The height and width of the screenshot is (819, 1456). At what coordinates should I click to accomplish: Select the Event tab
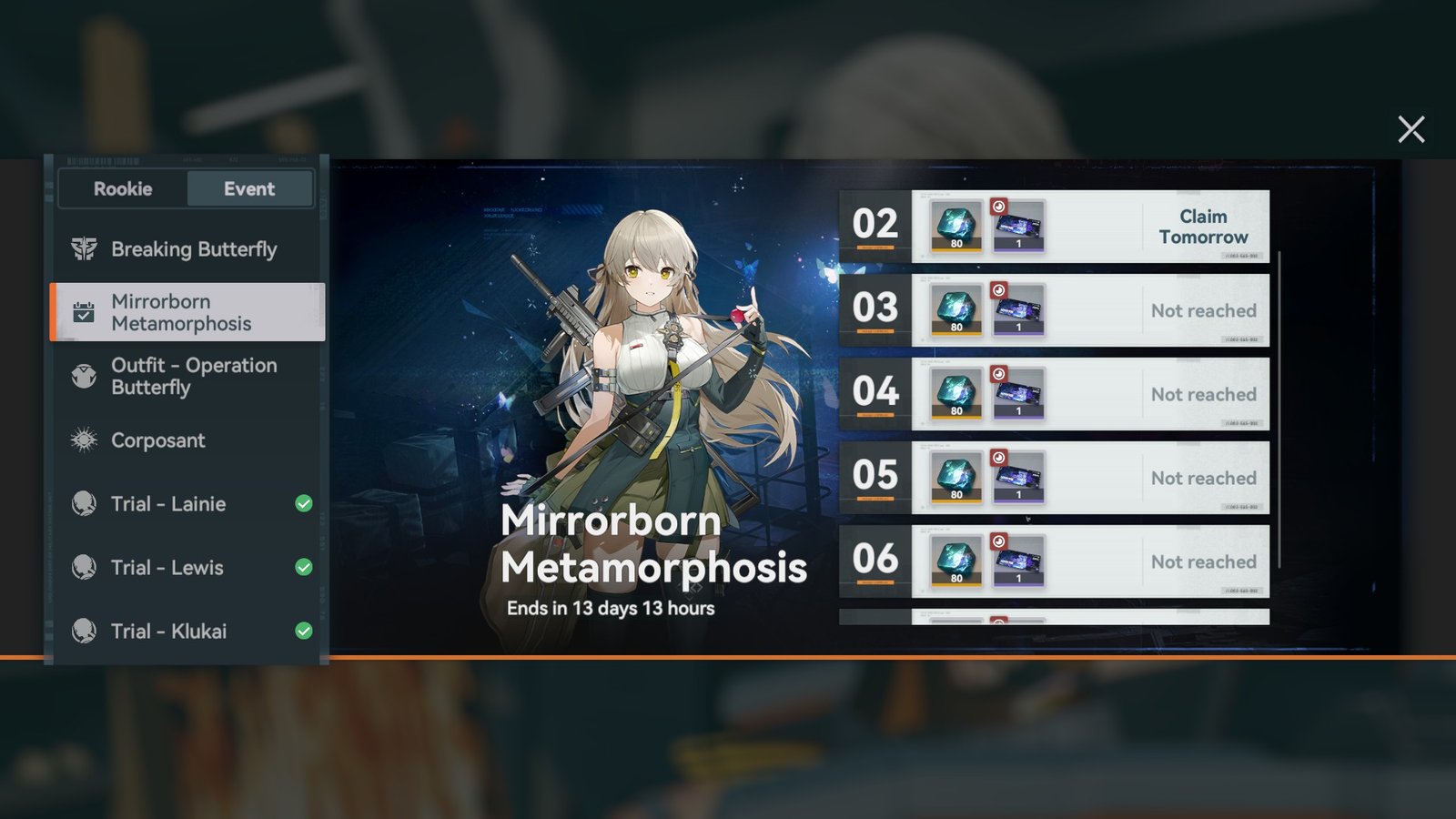pos(249,189)
